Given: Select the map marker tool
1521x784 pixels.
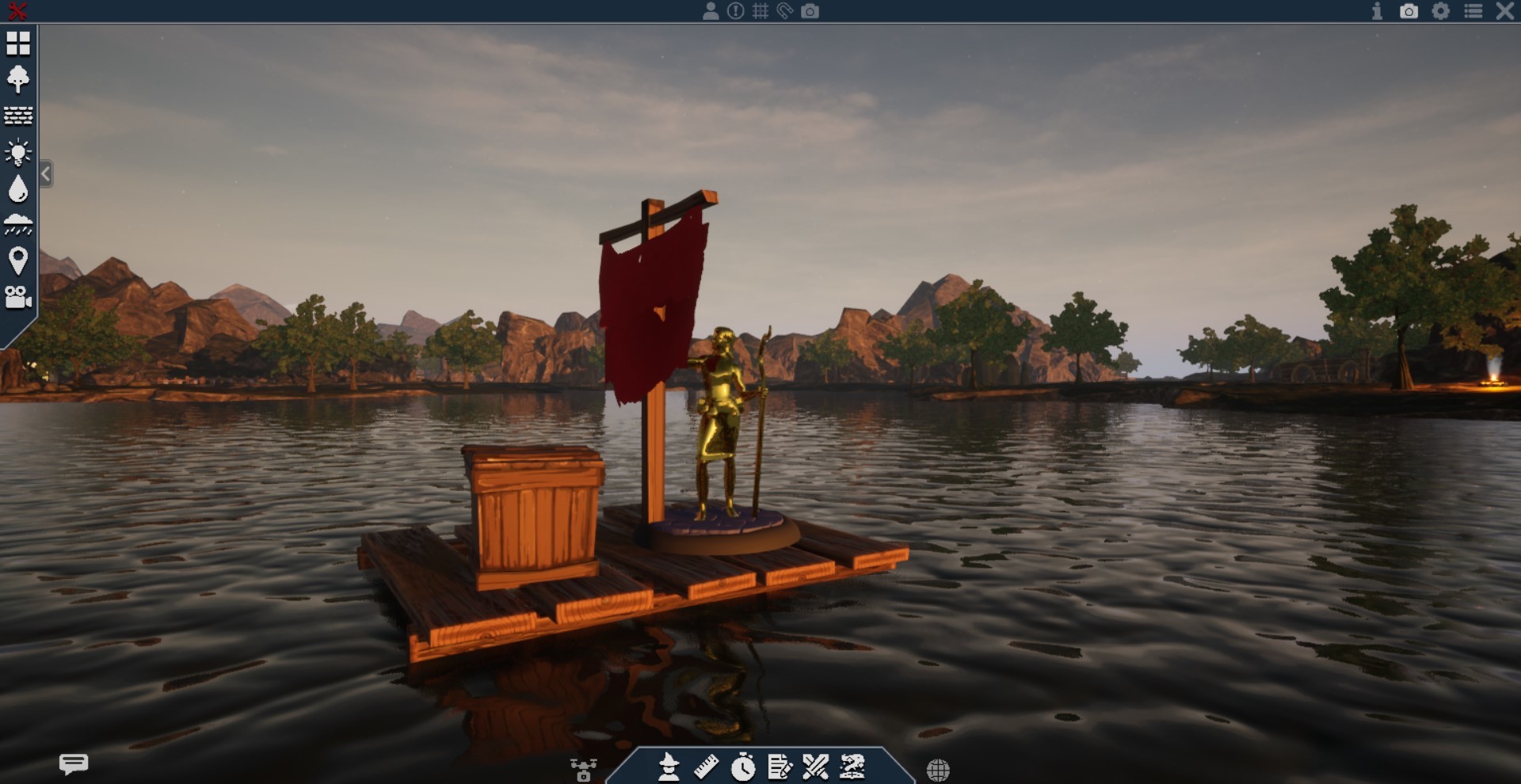Looking at the screenshot, I should (17, 259).
